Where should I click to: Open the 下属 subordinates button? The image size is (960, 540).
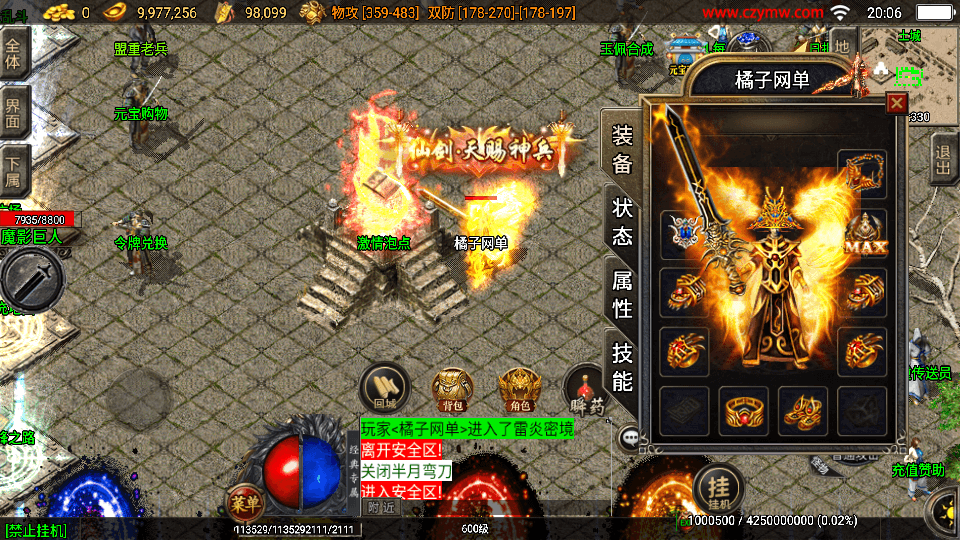click(x=14, y=170)
